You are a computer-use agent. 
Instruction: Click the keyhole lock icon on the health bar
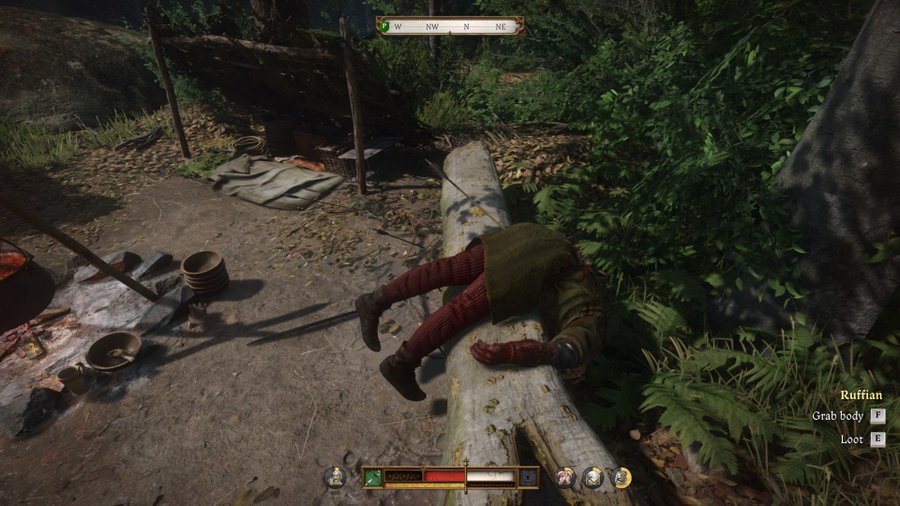[x=527, y=477]
